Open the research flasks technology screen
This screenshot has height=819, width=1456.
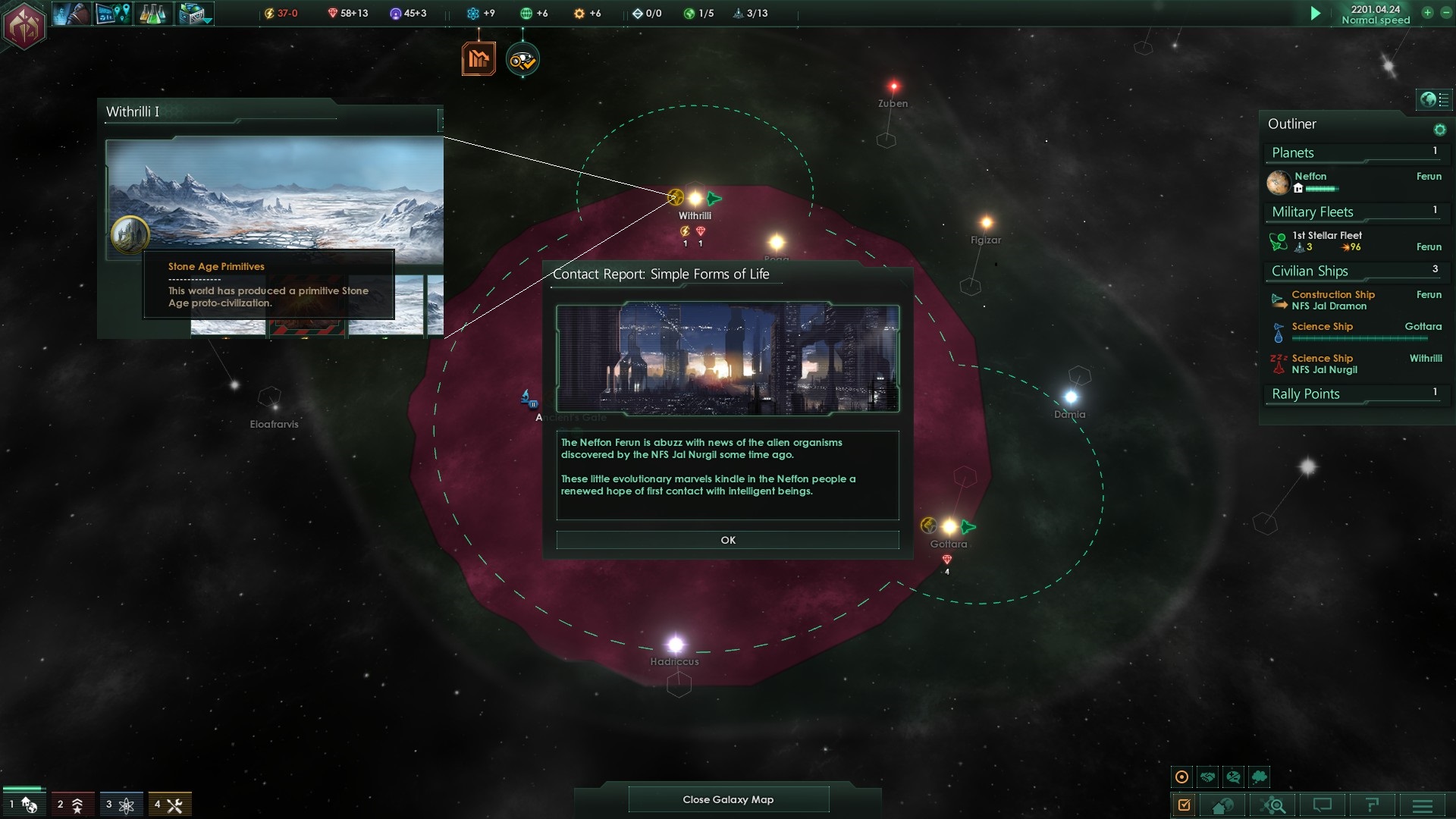coord(152,14)
